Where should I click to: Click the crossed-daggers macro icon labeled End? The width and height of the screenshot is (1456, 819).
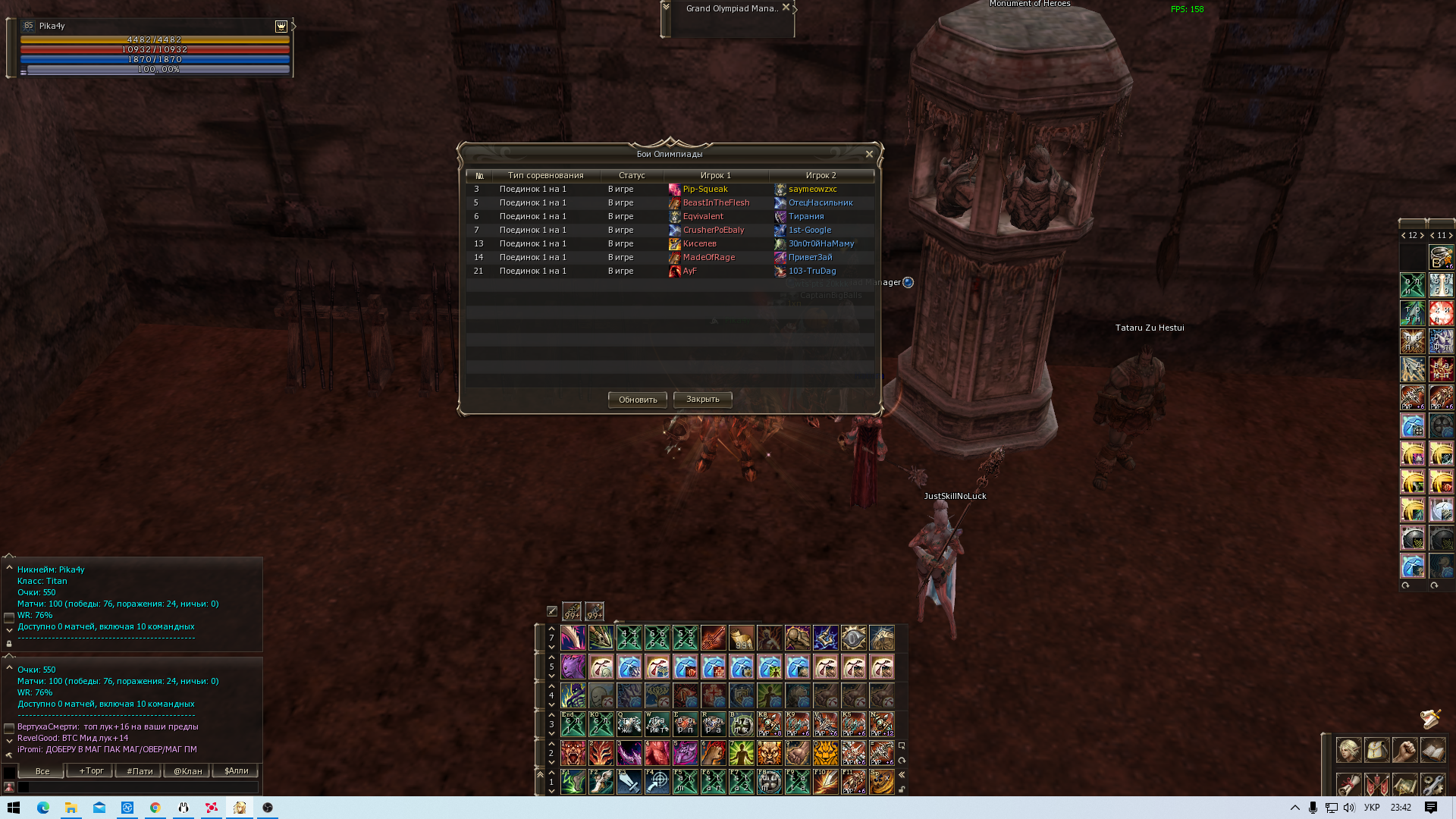(573, 723)
